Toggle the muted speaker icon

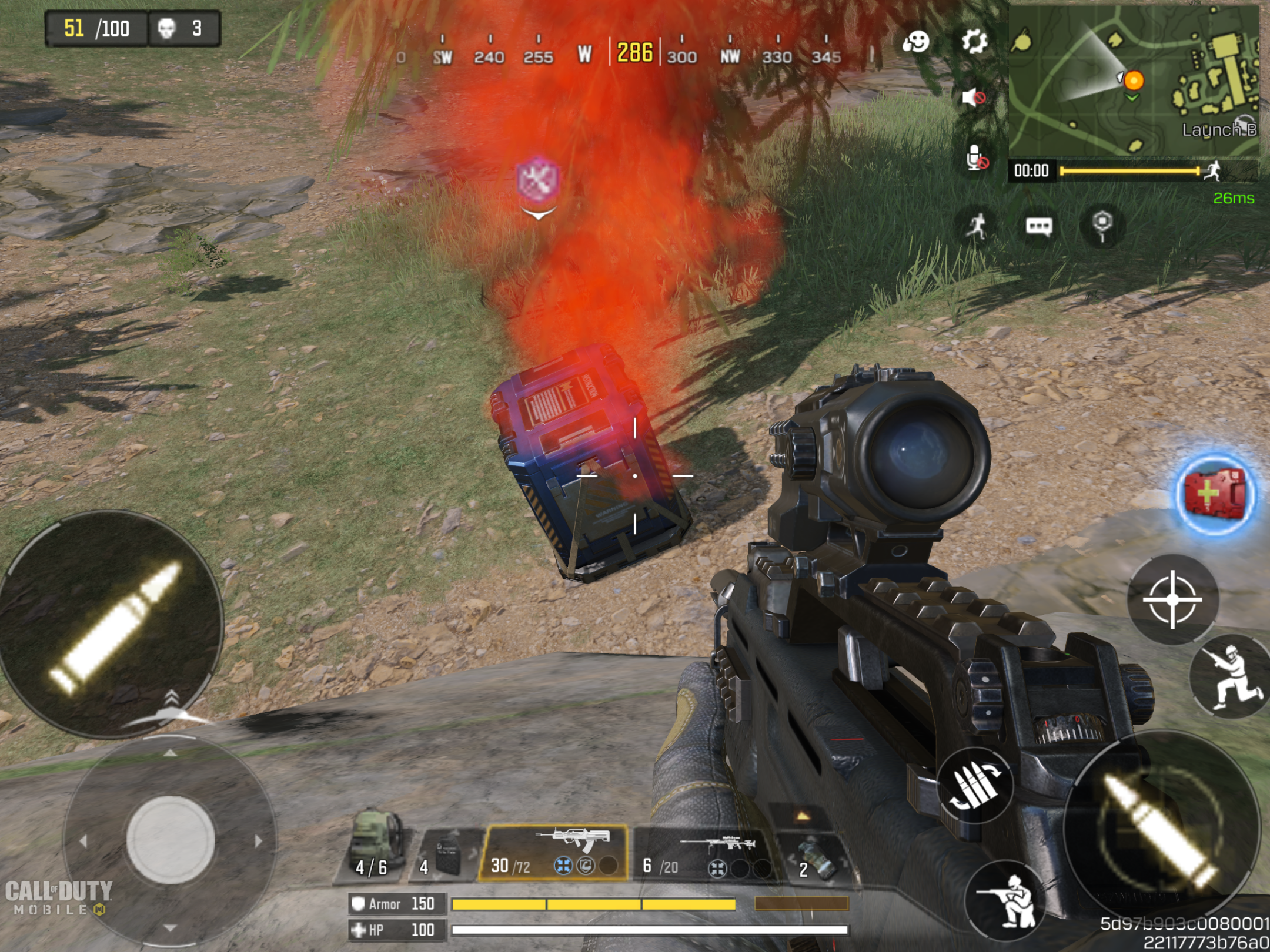(974, 97)
